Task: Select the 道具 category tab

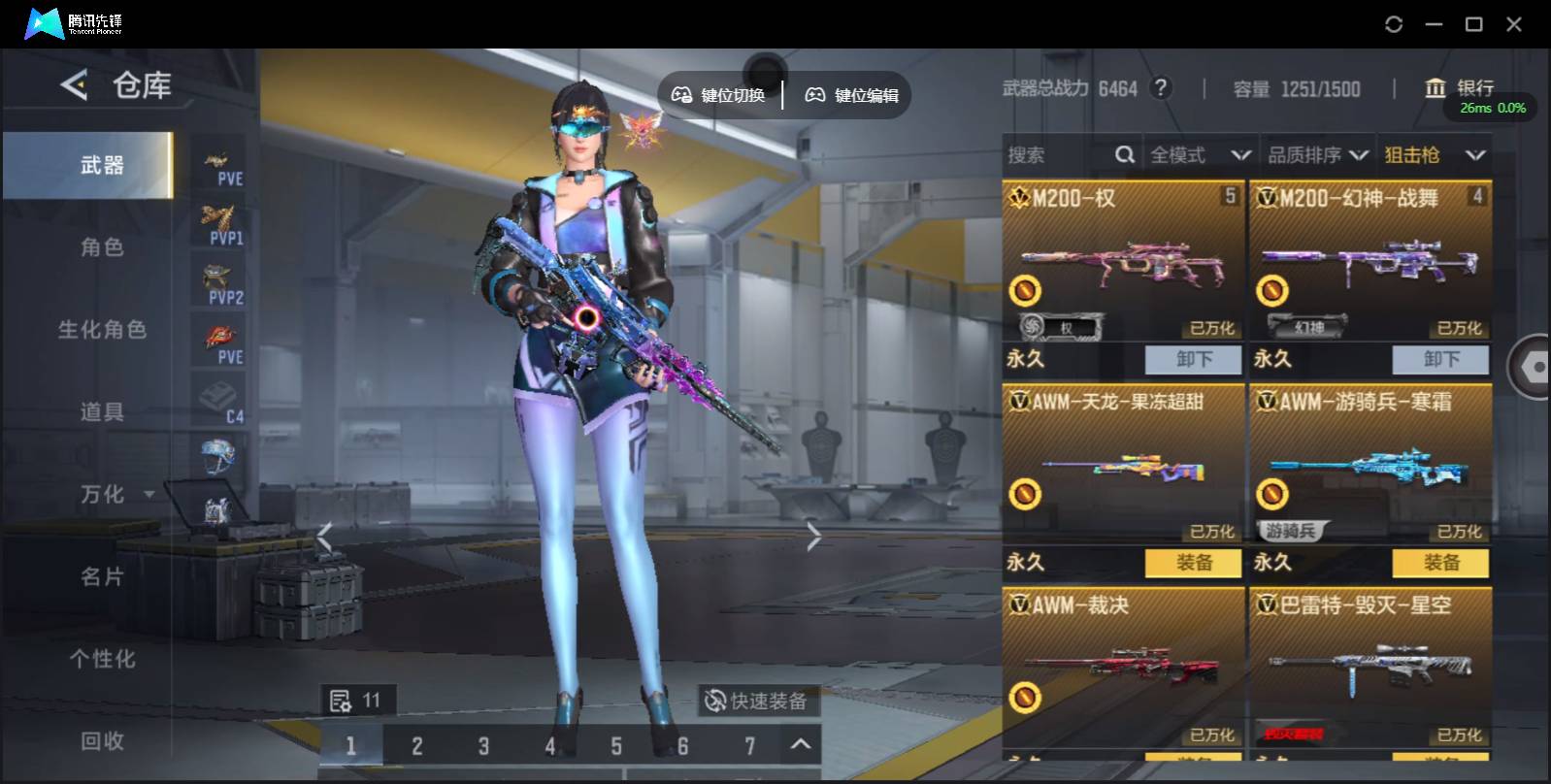Action: tap(102, 412)
